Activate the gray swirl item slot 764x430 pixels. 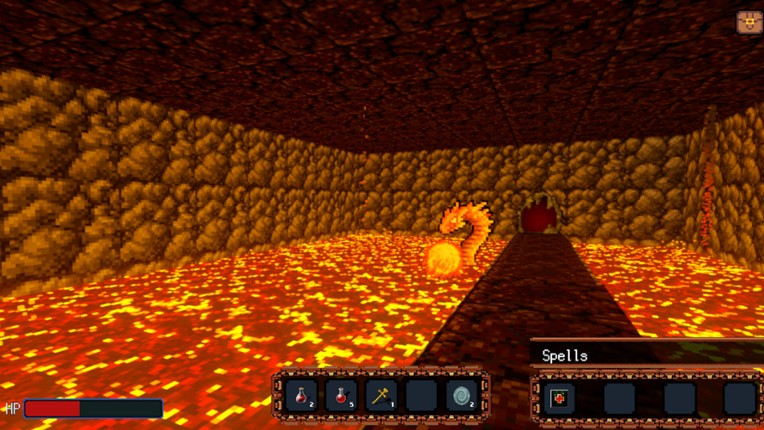click(x=461, y=396)
